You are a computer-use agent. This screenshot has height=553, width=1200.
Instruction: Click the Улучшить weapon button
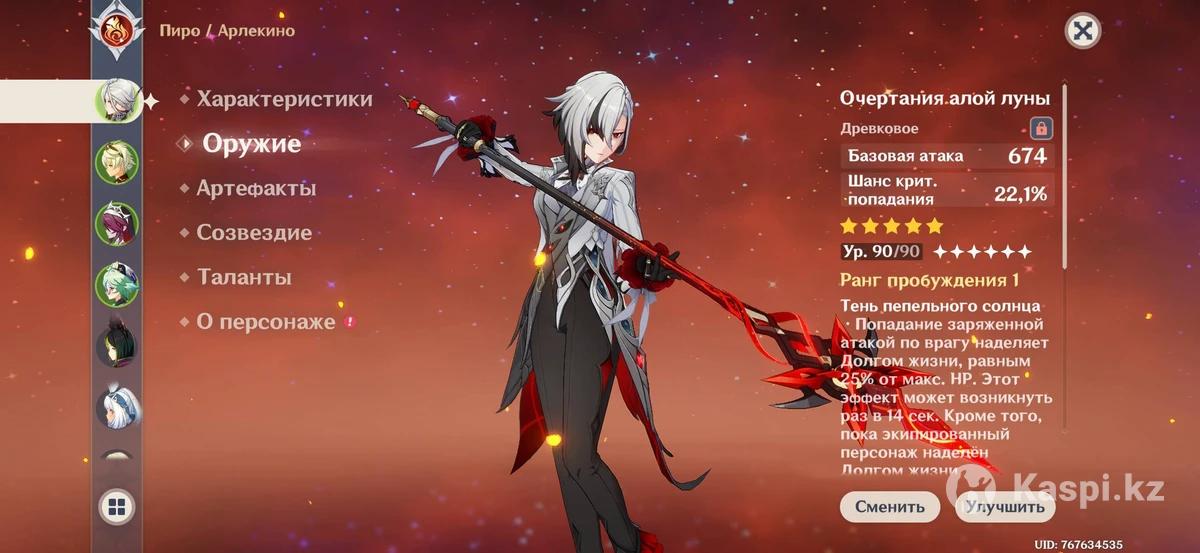click(1005, 507)
